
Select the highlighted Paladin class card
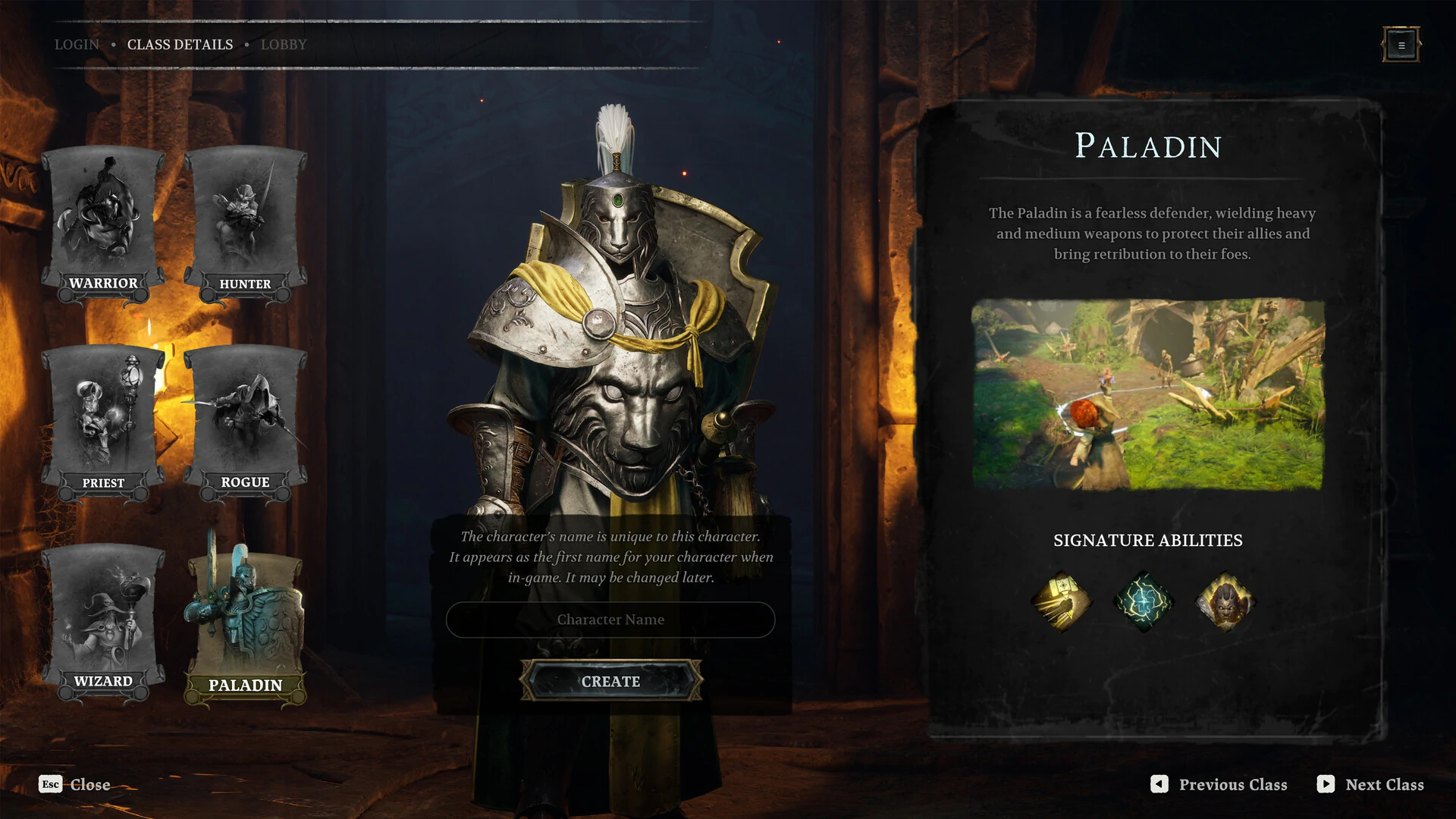(x=245, y=626)
